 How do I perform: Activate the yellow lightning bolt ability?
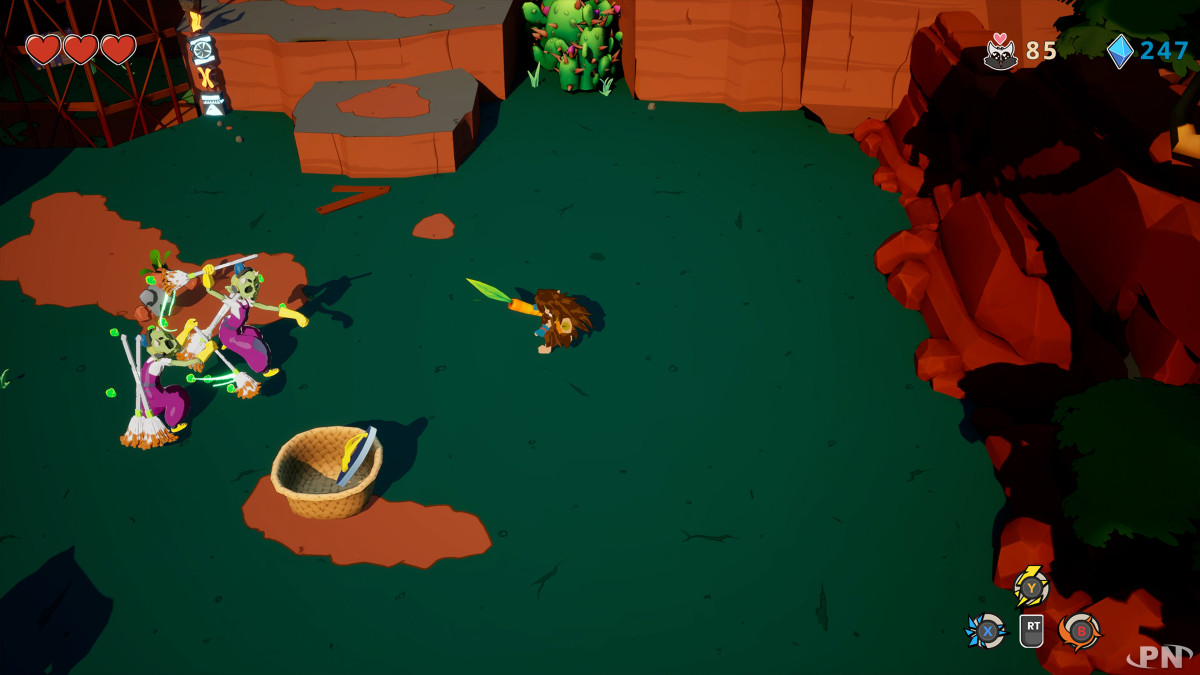(1031, 588)
